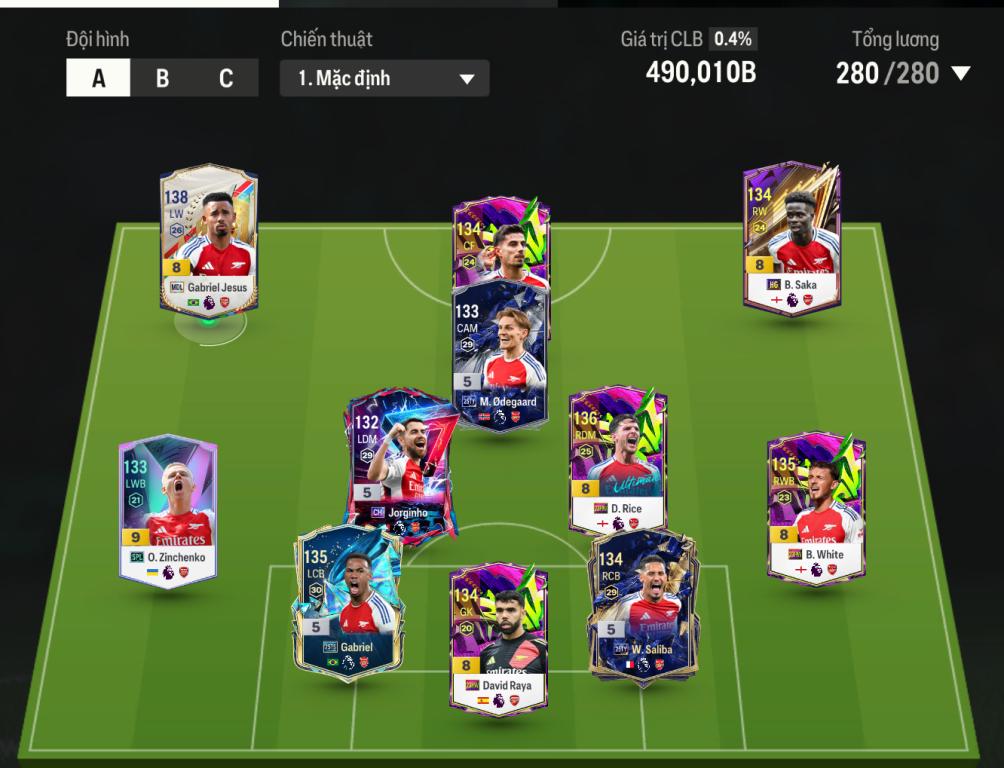Select the Gabriel Jesus LW card
This screenshot has height=768, width=1004.
coord(209,238)
